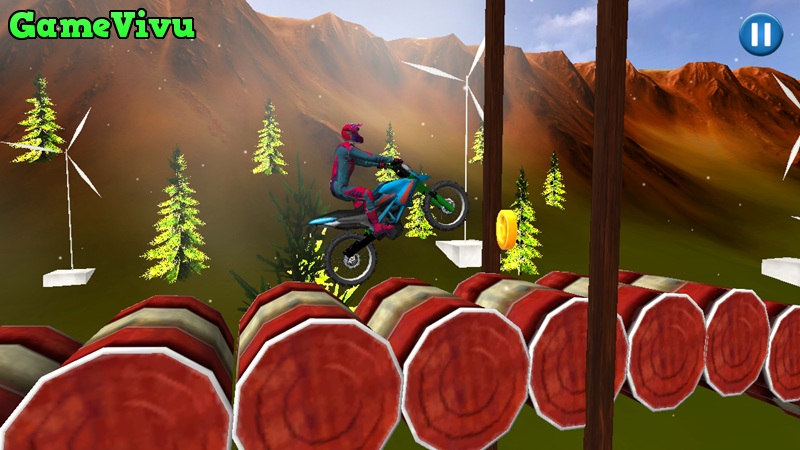800x450 pixels.
Task: Pause the game with the blue button
Action: click(x=760, y=34)
